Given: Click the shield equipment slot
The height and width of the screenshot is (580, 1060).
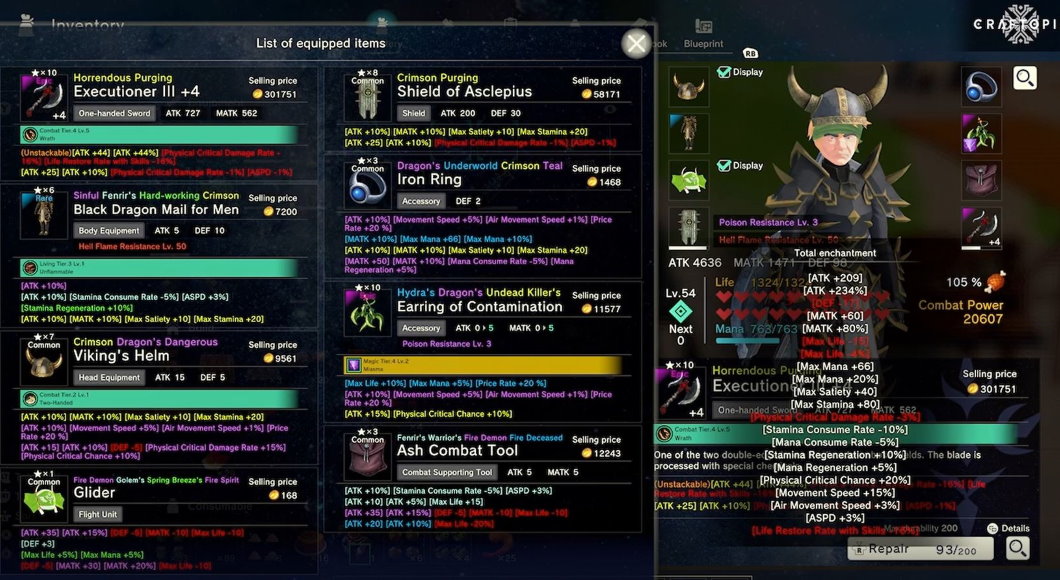Looking at the screenshot, I should click(x=687, y=227).
